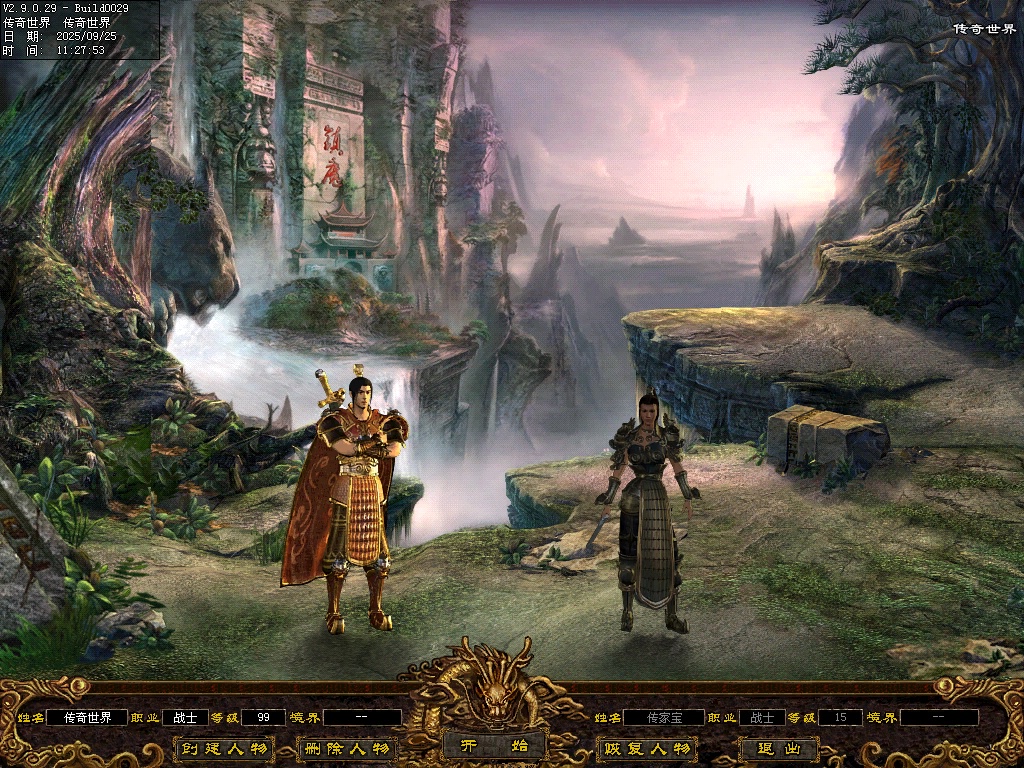This screenshot has height=768, width=1024.
Task: Click the 创建人物 (Create Character) button
Action: click(x=224, y=748)
